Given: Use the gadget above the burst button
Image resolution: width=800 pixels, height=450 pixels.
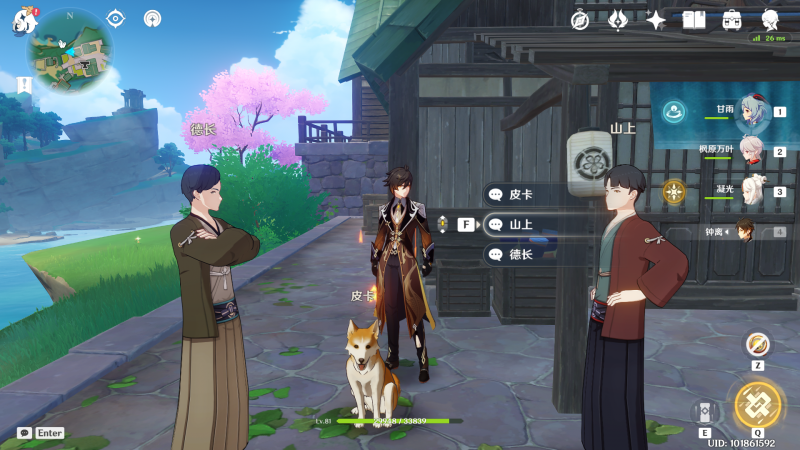Looking at the screenshot, I should coord(757,344).
